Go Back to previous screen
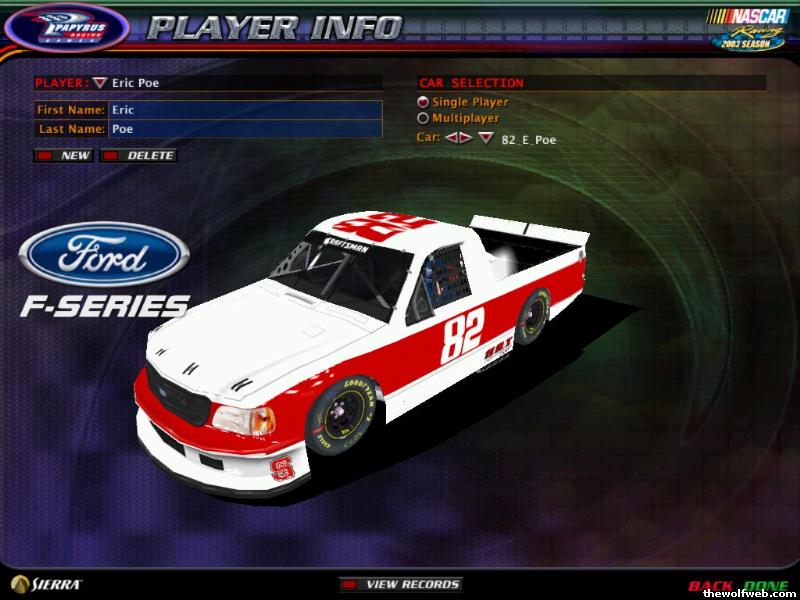 point(709,585)
